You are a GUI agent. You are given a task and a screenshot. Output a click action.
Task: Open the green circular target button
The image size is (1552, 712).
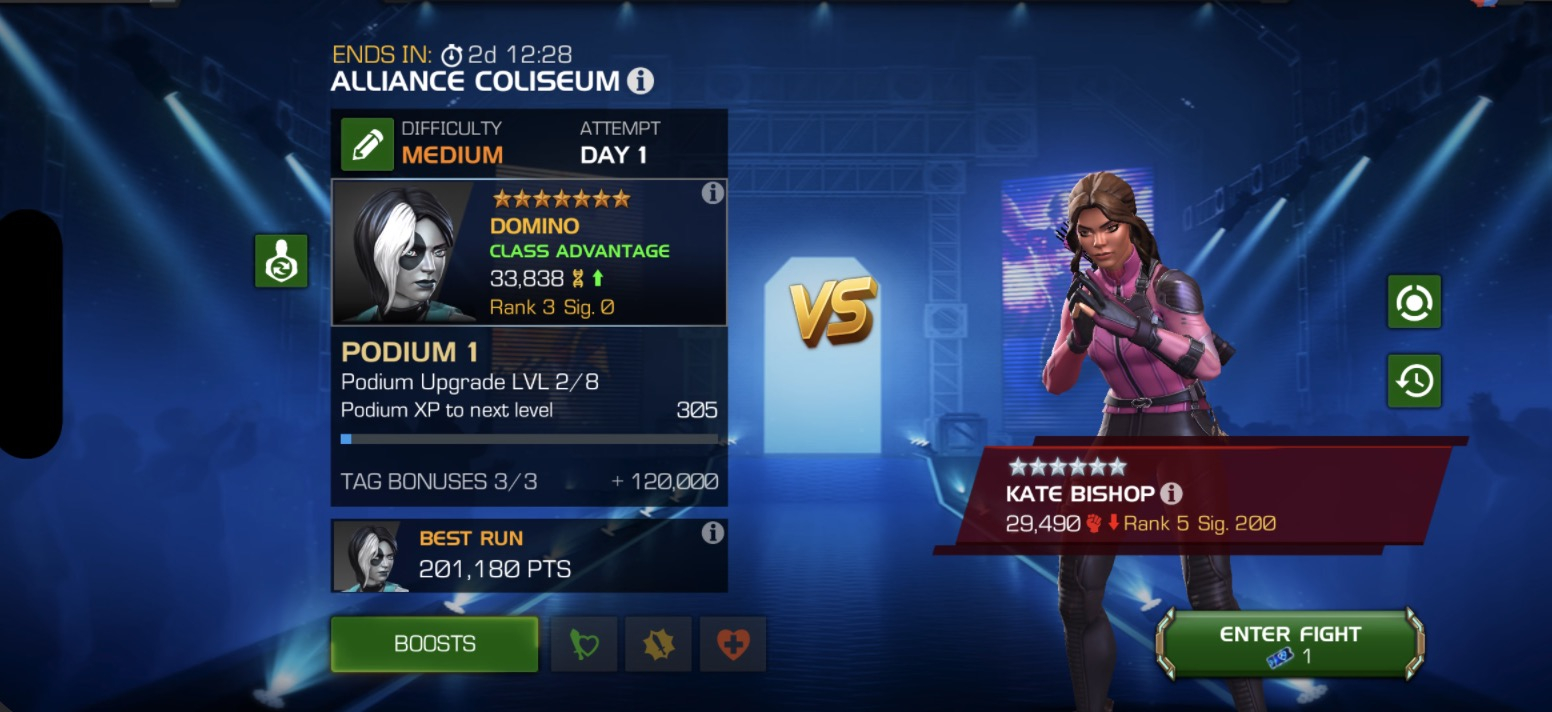tap(1414, 301)
